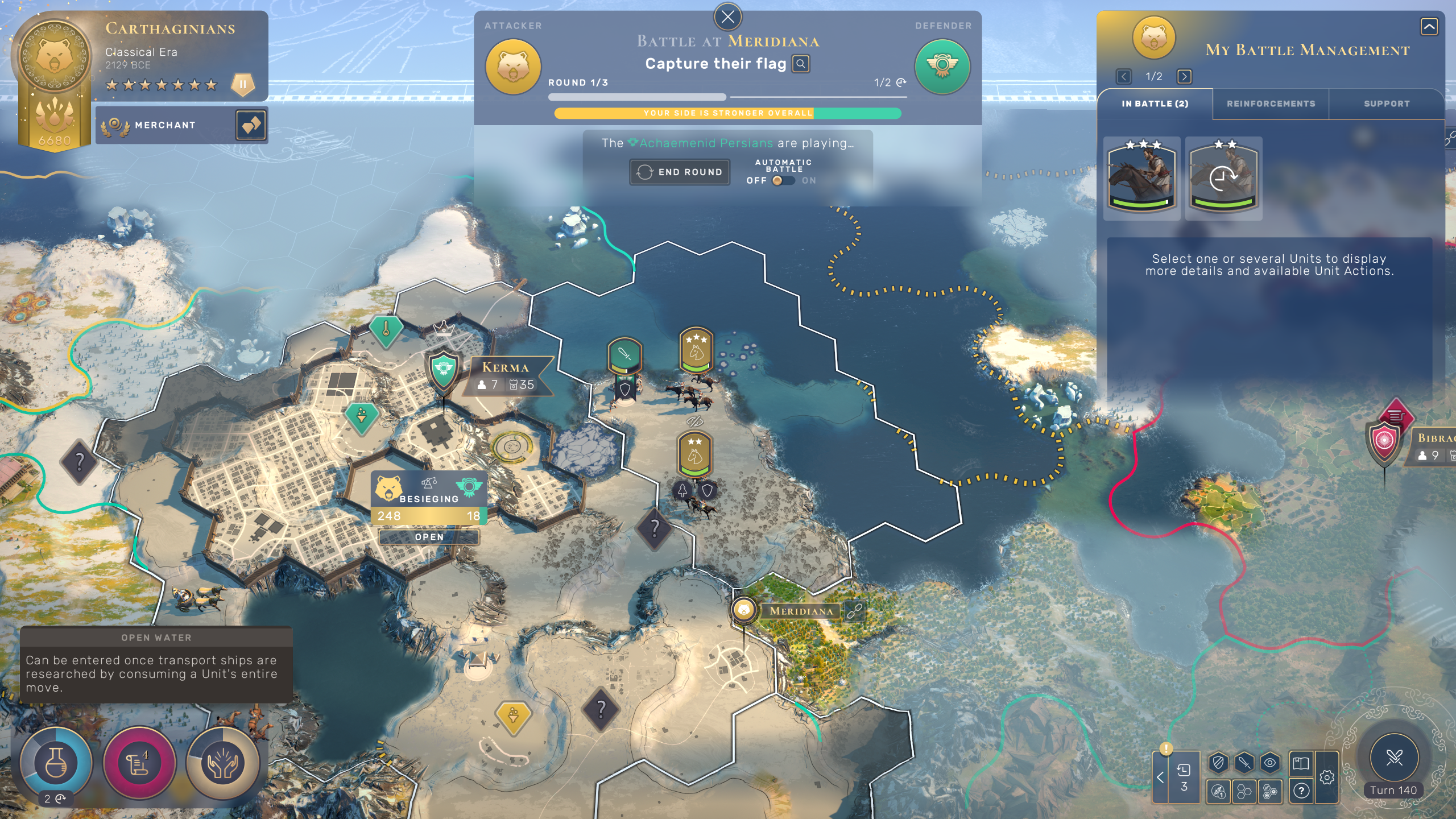Select the two-star waiting unit card
1456x819 pixels.
coord(1223,177)
